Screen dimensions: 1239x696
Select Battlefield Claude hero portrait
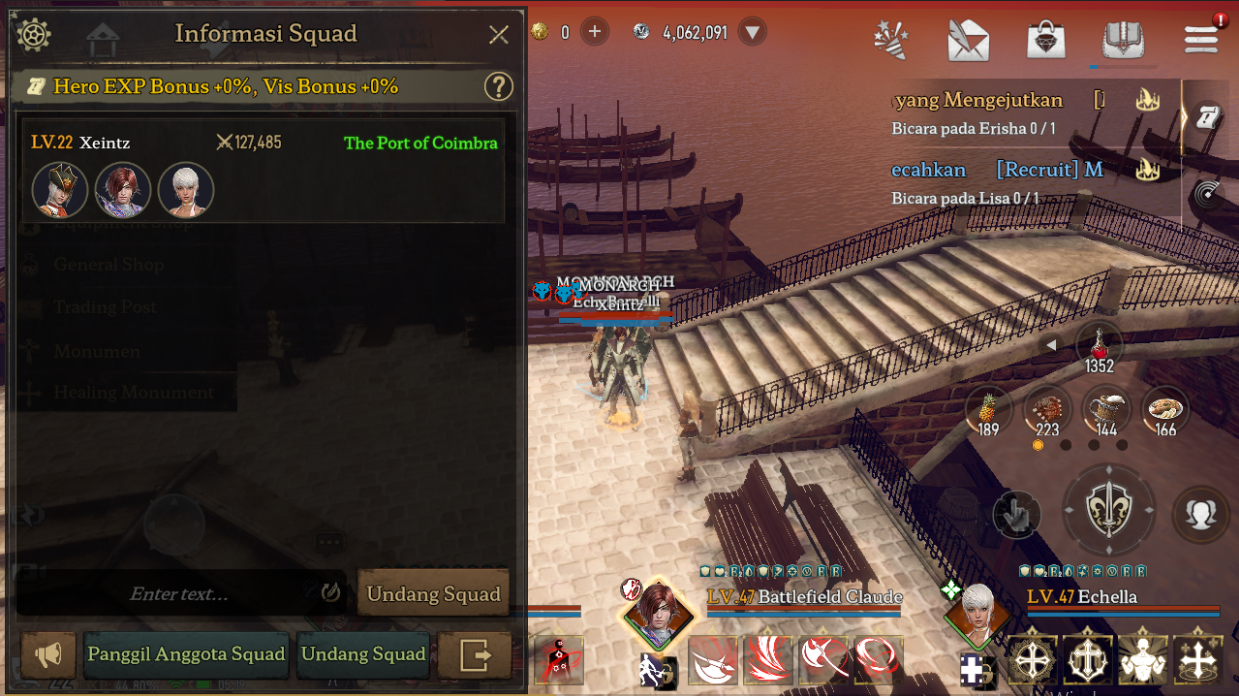[x=658, y=609]
